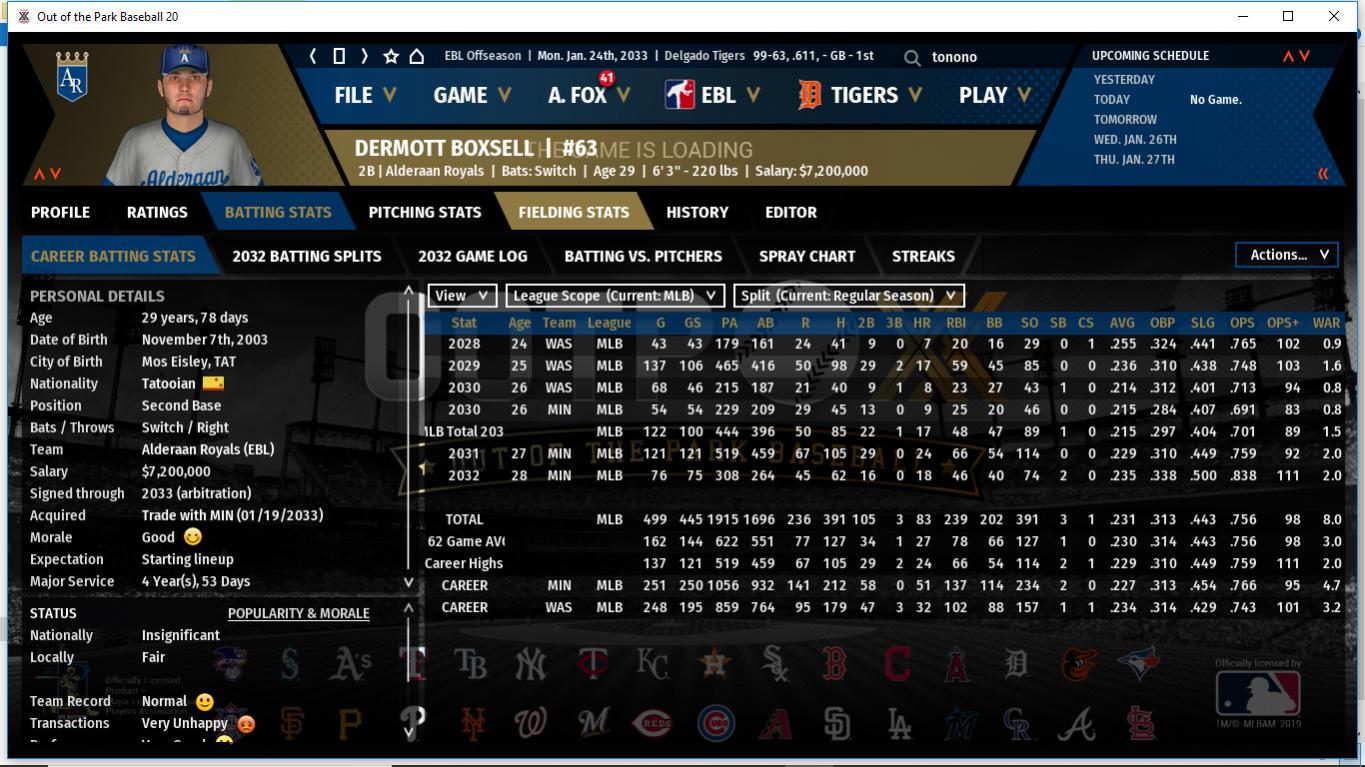View the FIELDING STATS tab
Screen dimensions: 1365x767
tap(573, 212)
